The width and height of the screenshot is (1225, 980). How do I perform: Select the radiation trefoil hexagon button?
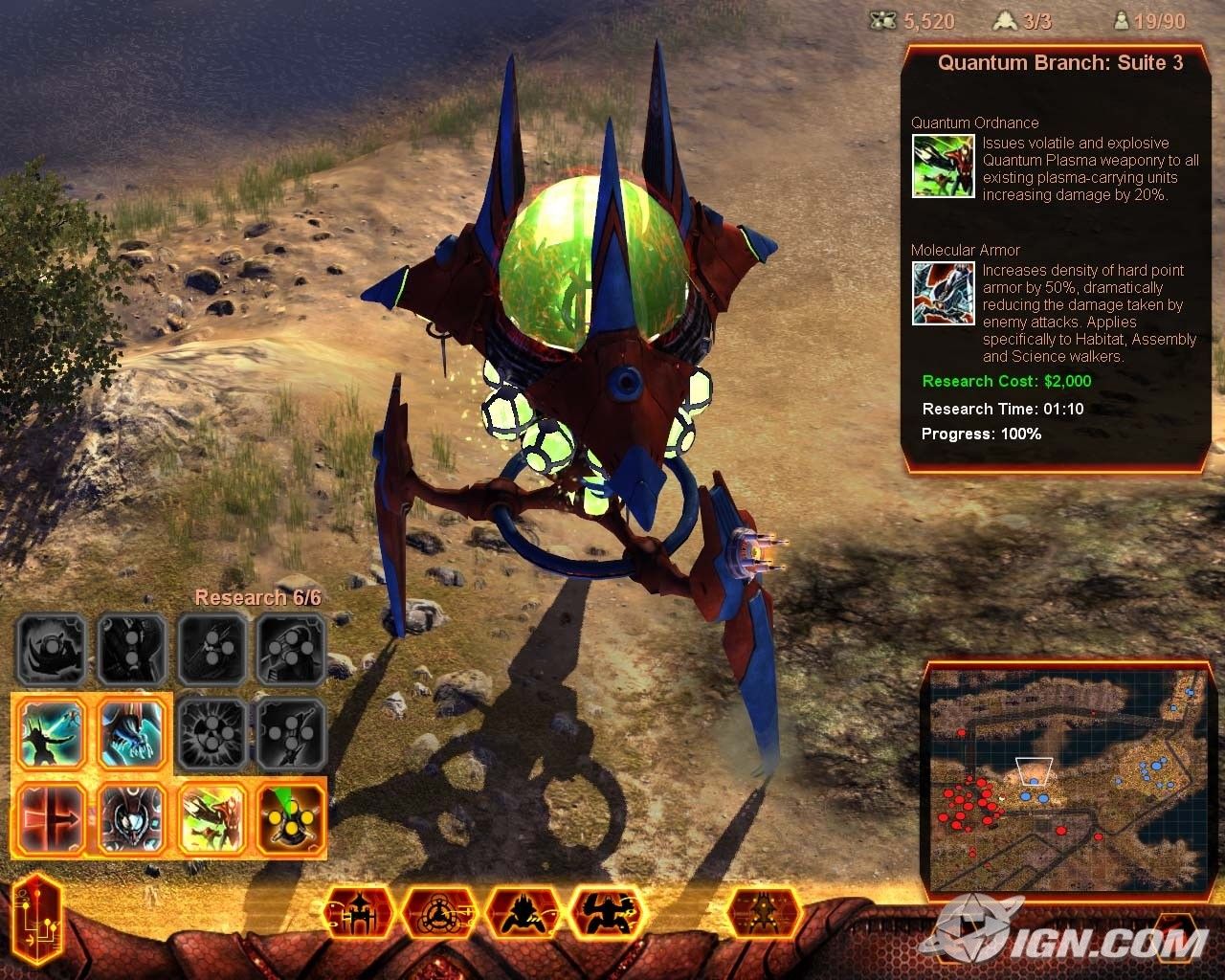coord(440,914)
